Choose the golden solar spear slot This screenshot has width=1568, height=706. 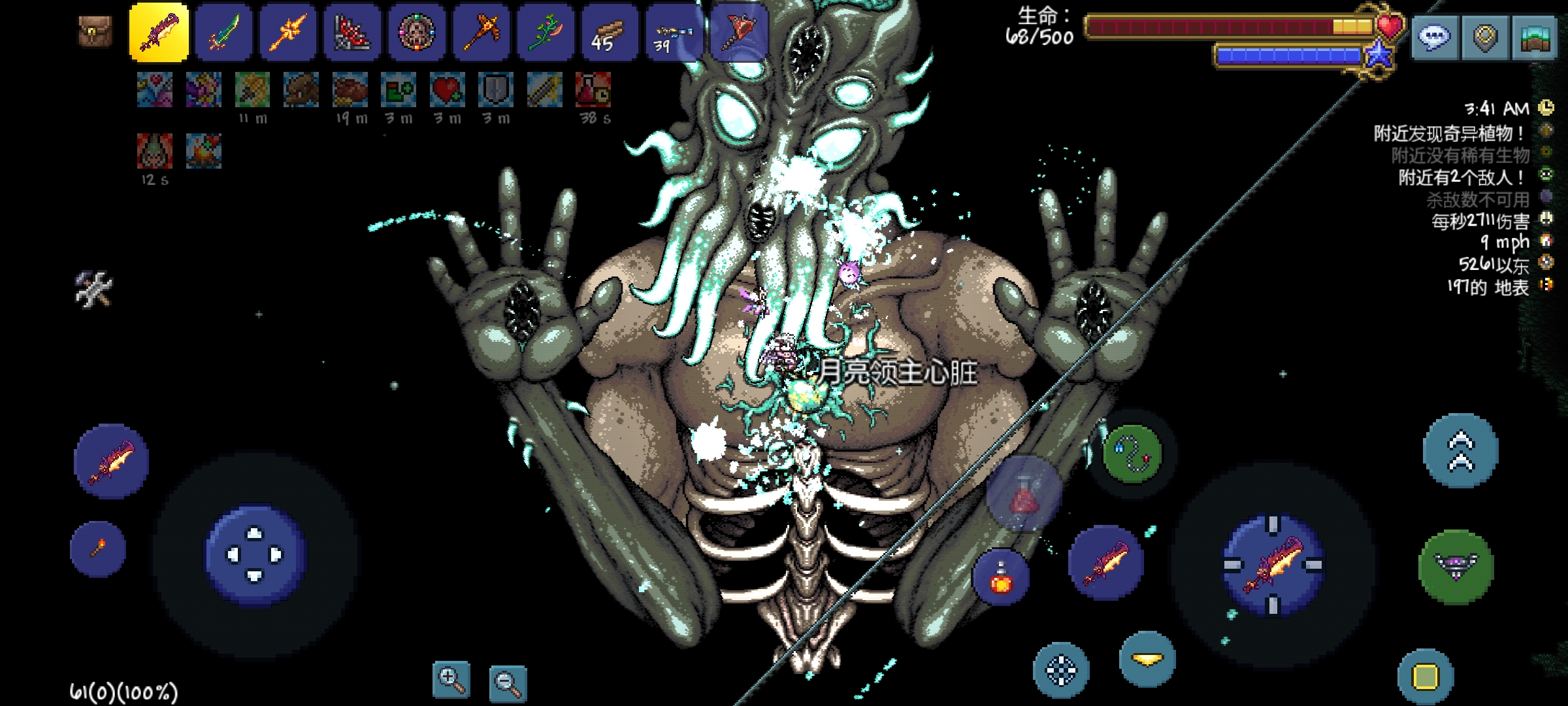[288, 33]
